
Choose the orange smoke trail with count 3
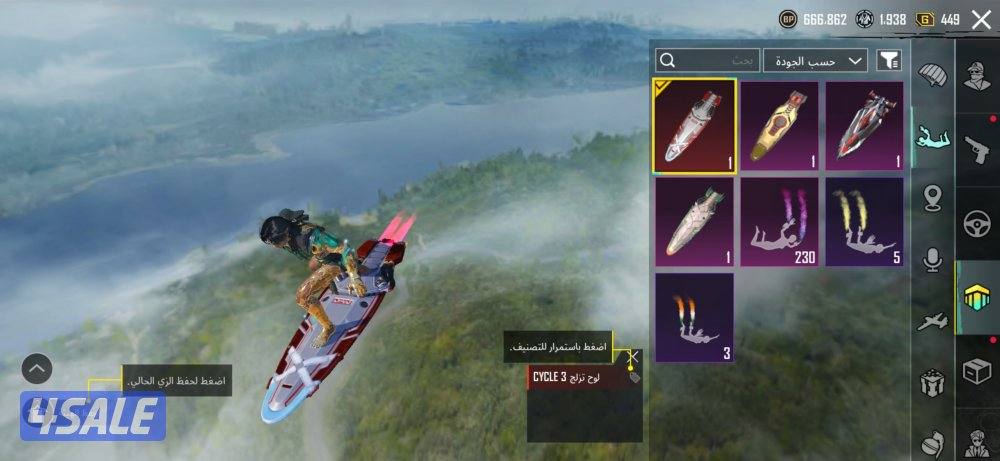695,317
